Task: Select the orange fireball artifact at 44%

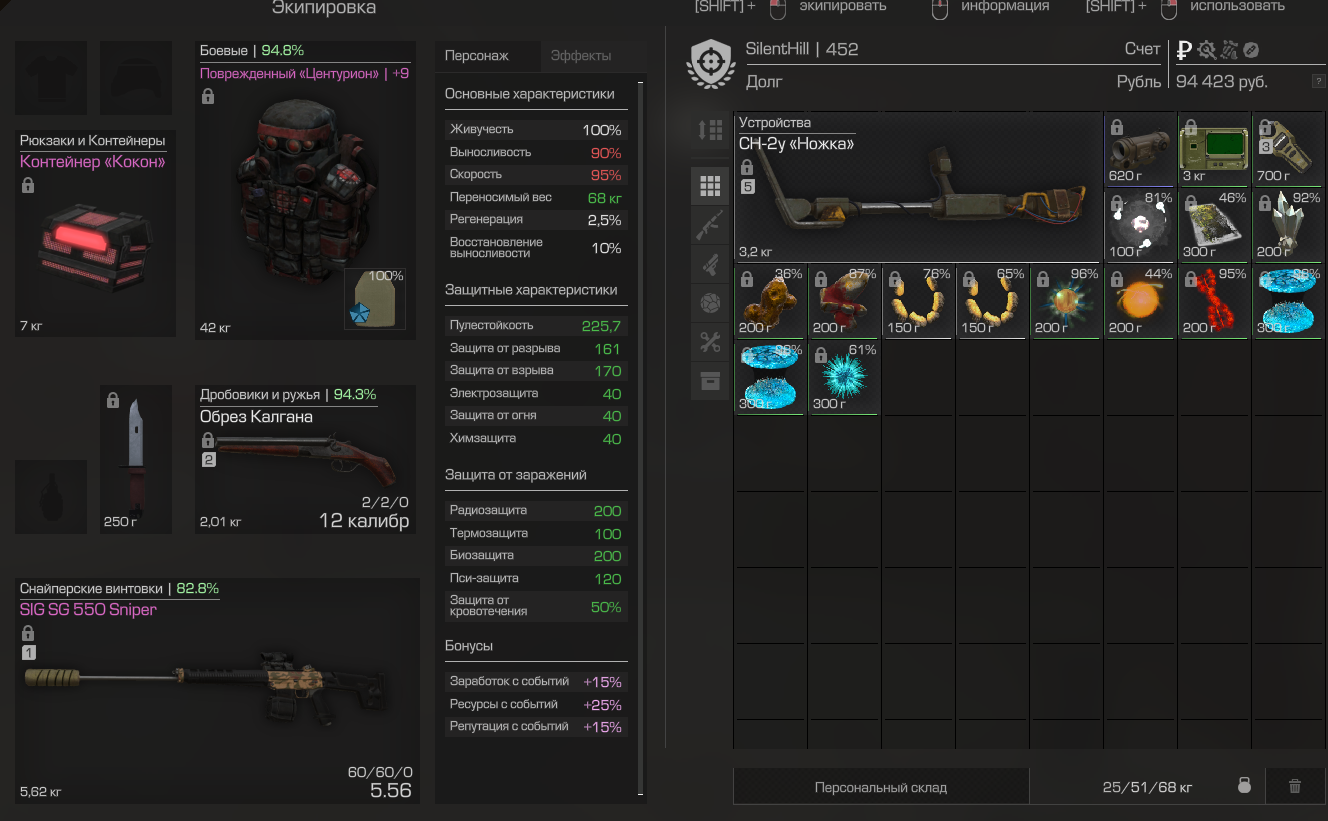Action: coord(1141,302)
